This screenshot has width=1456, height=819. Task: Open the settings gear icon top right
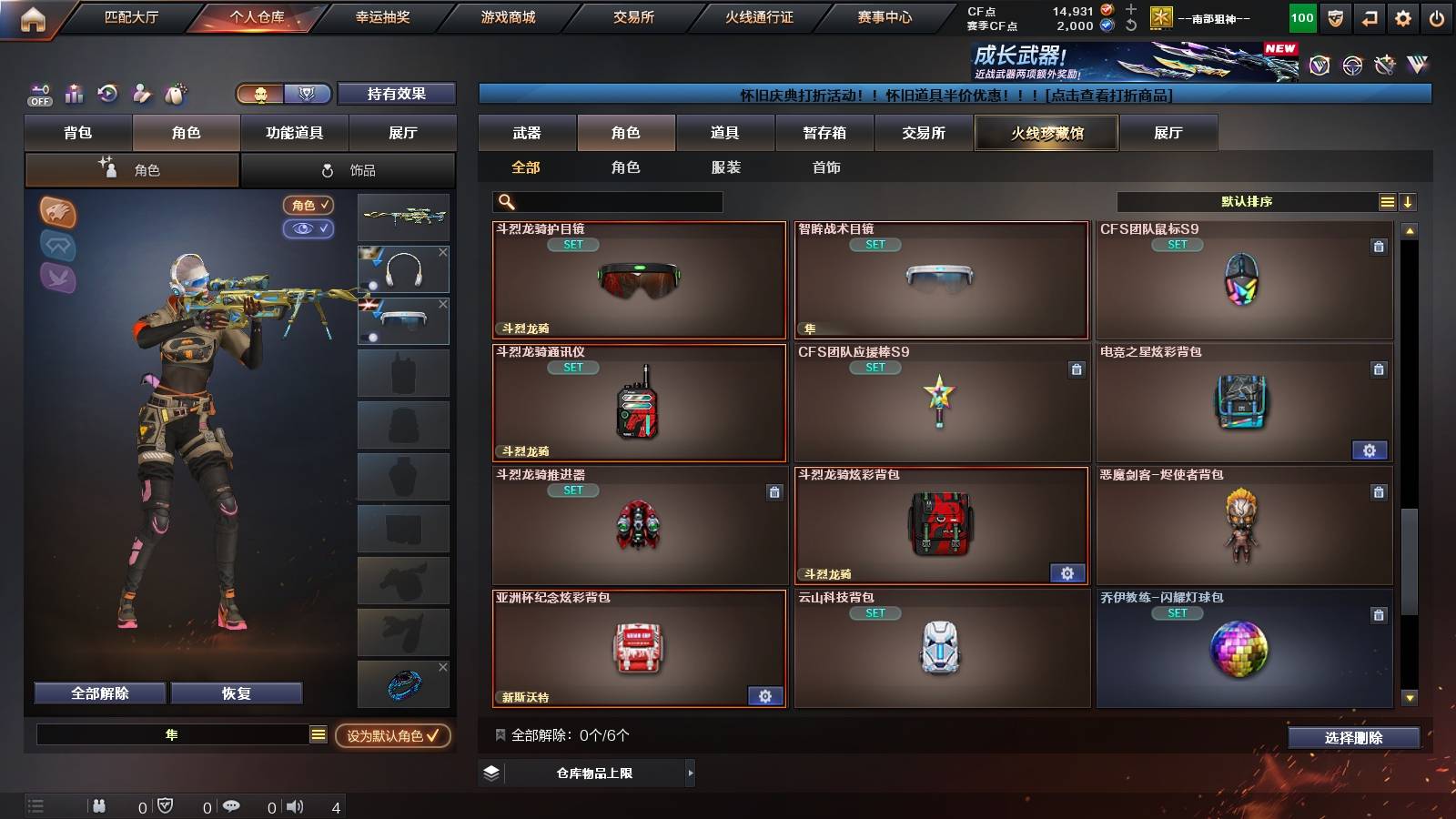coord(1403,16)
